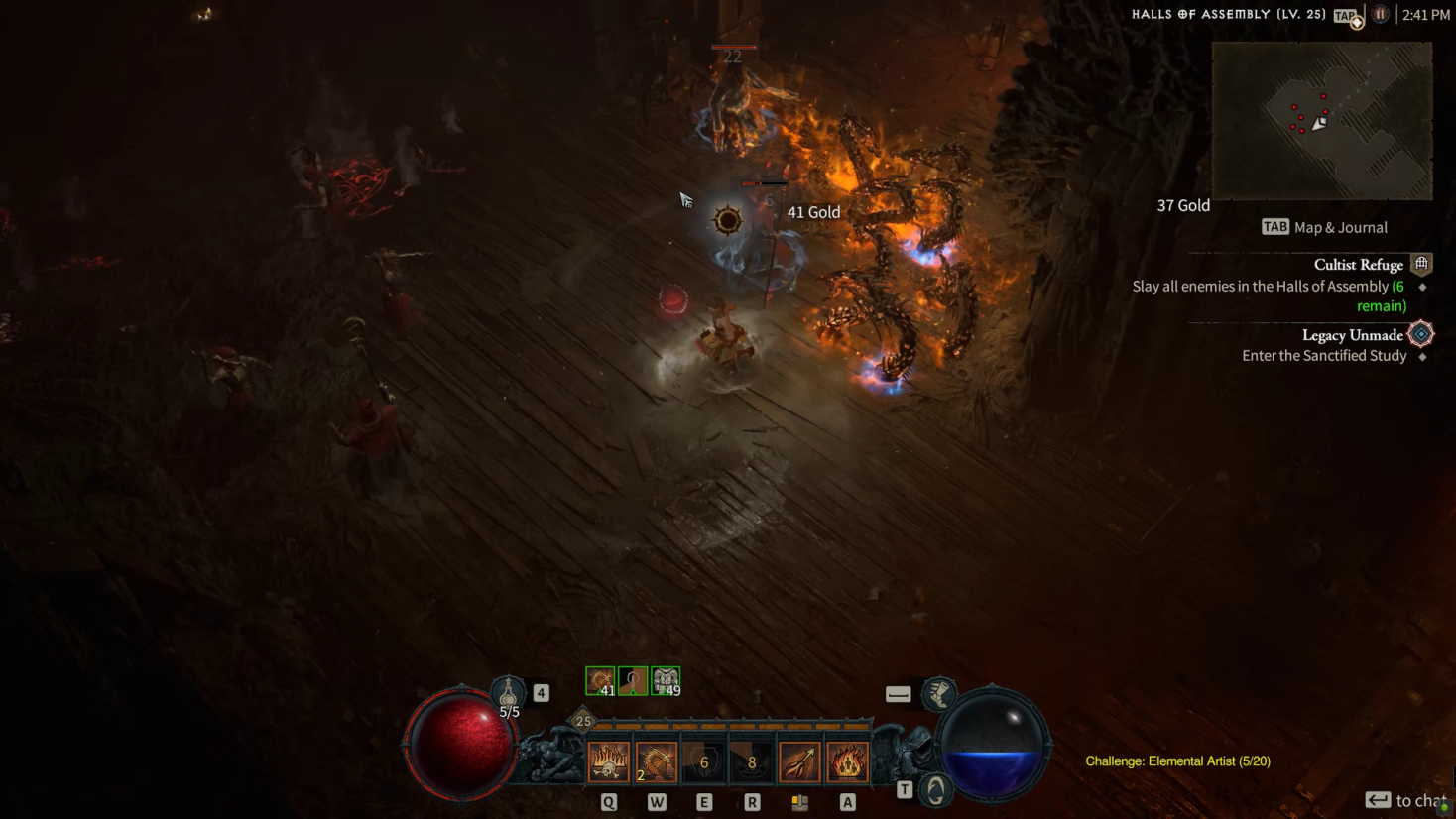Activate the flaming skull skill in the Q slot
The image size is (1456, 819).
(x=608, y=760)
